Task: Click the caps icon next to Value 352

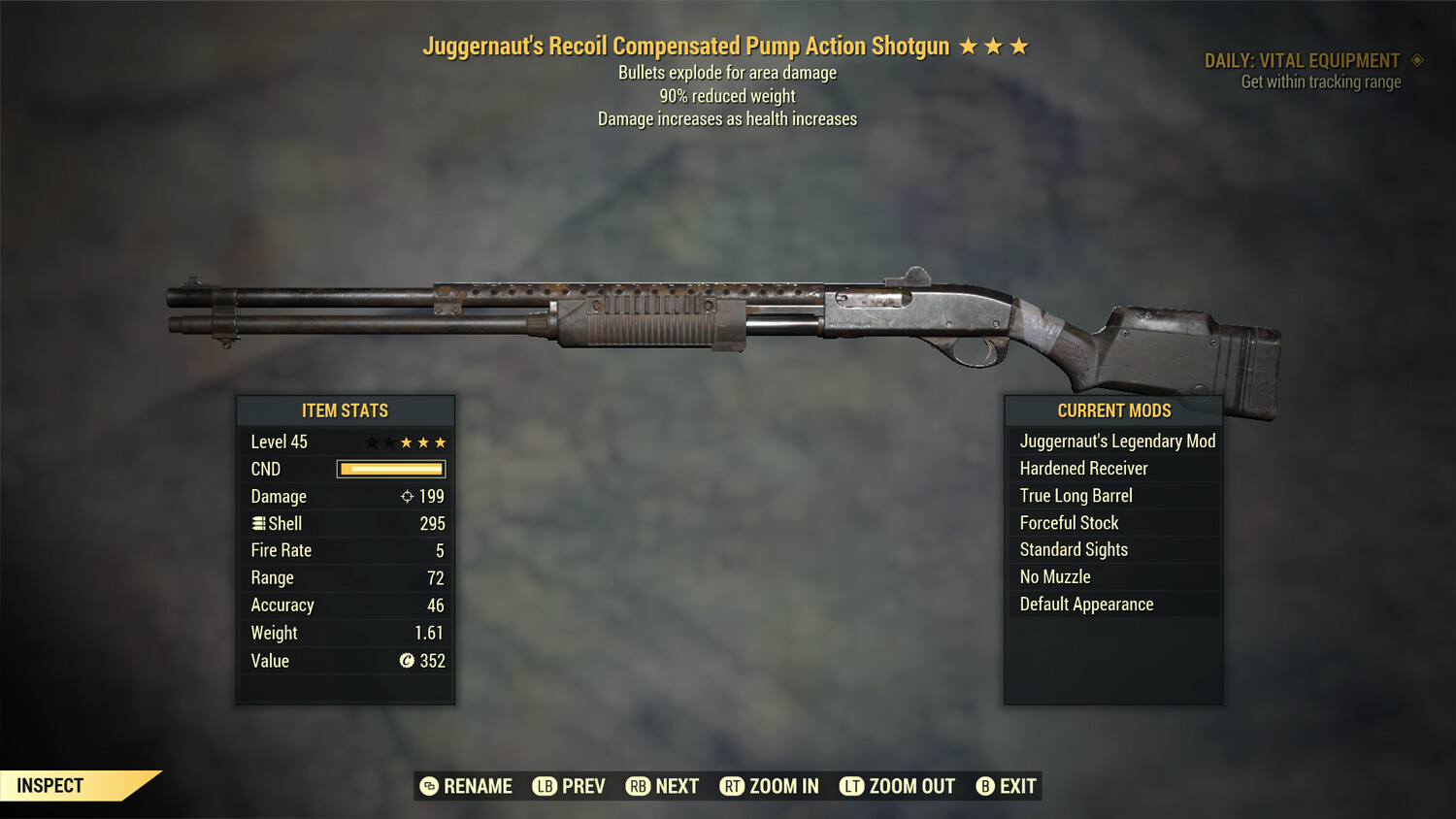Action: [408, 661]
